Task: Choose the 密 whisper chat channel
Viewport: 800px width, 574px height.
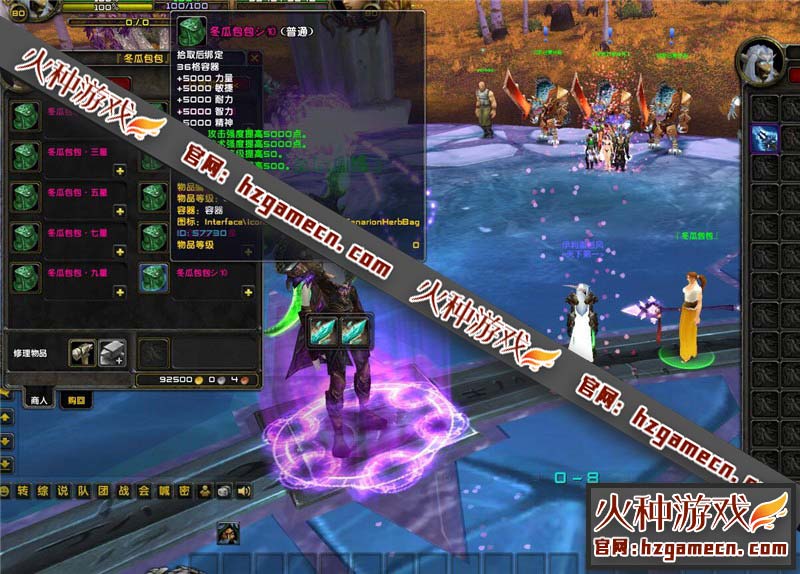Action: point(183,490)
